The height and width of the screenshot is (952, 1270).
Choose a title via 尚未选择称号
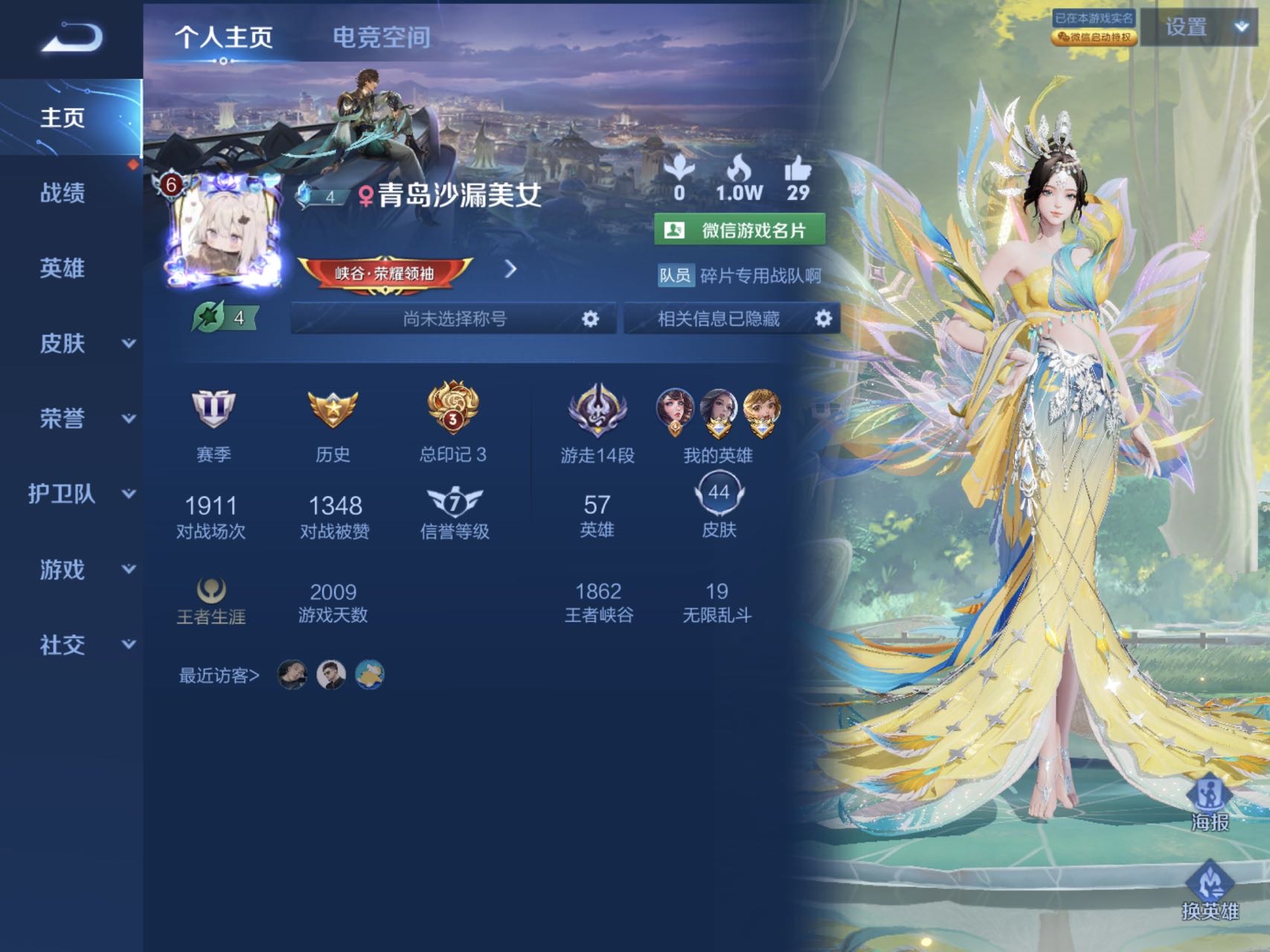pos(454,319)
